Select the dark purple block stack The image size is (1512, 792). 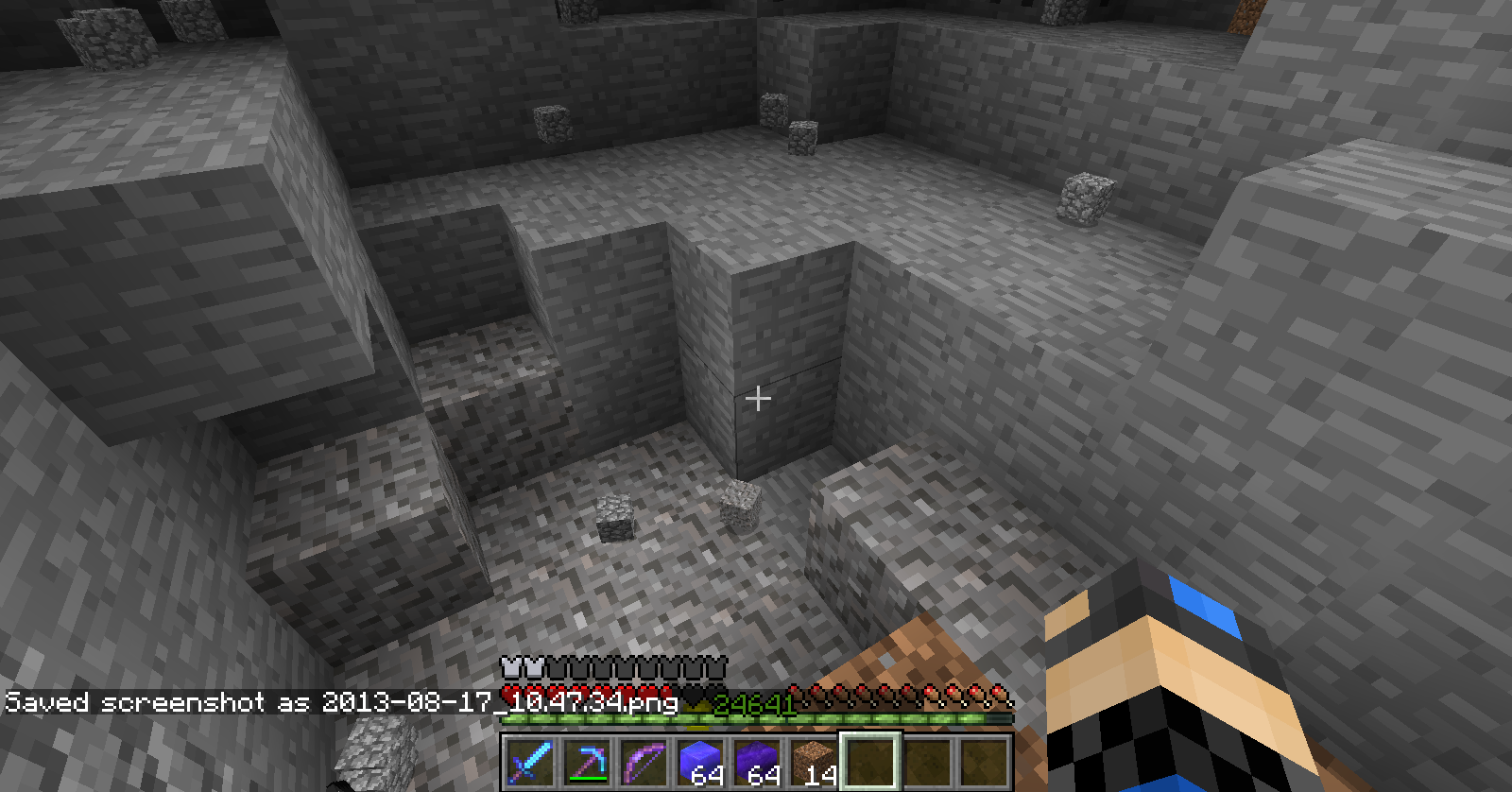coord(757,762)
